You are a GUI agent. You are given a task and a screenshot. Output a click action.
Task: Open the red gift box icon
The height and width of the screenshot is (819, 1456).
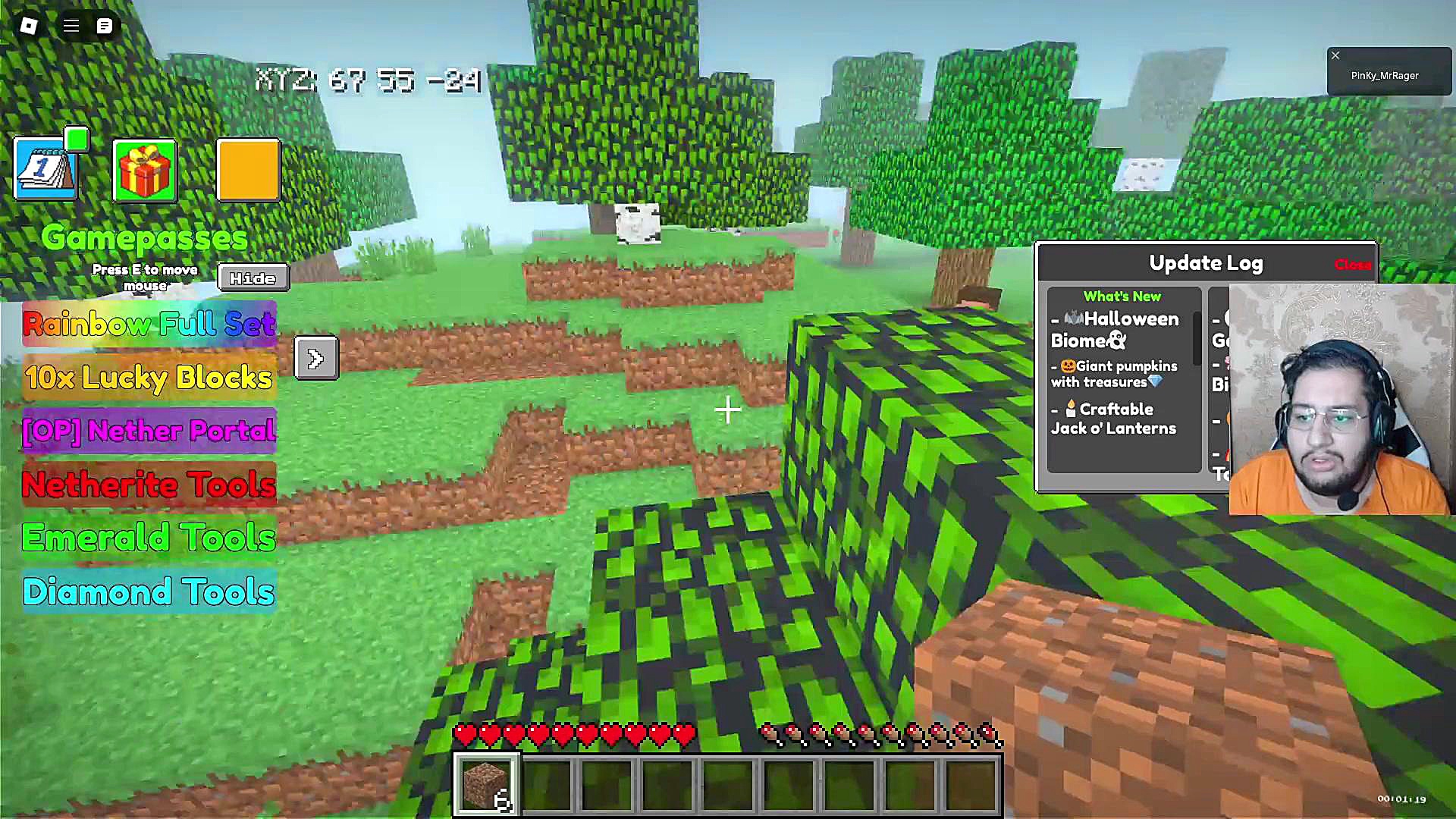coord(144,171)
